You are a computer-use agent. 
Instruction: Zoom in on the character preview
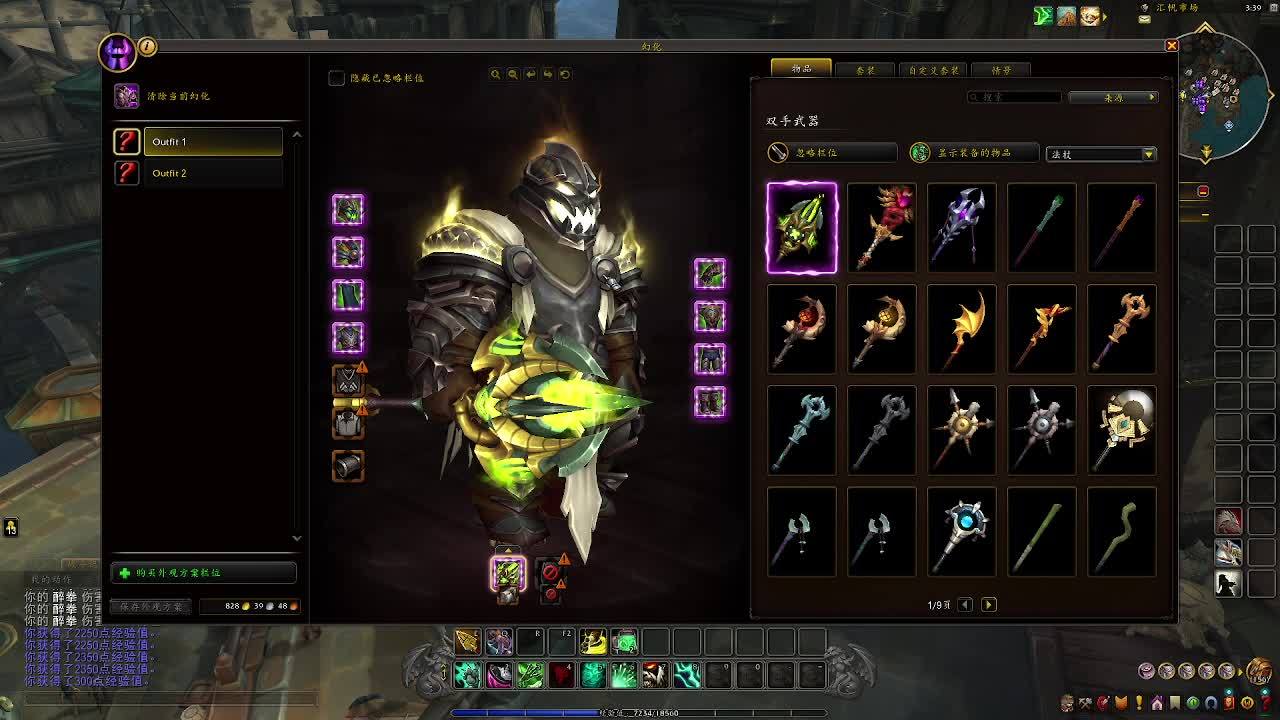tap(495, 74)
